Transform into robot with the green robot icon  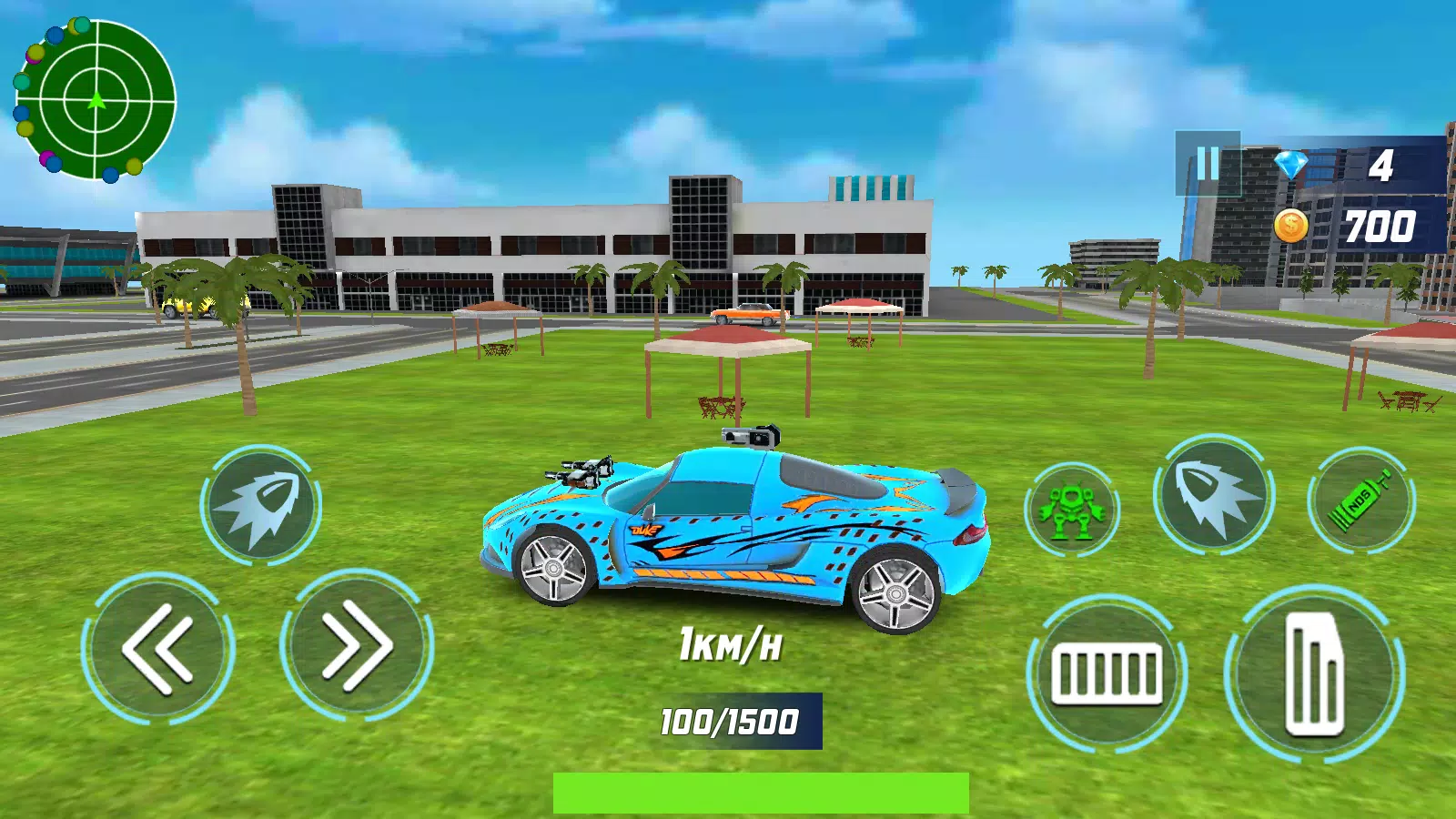coord(1073,508)
